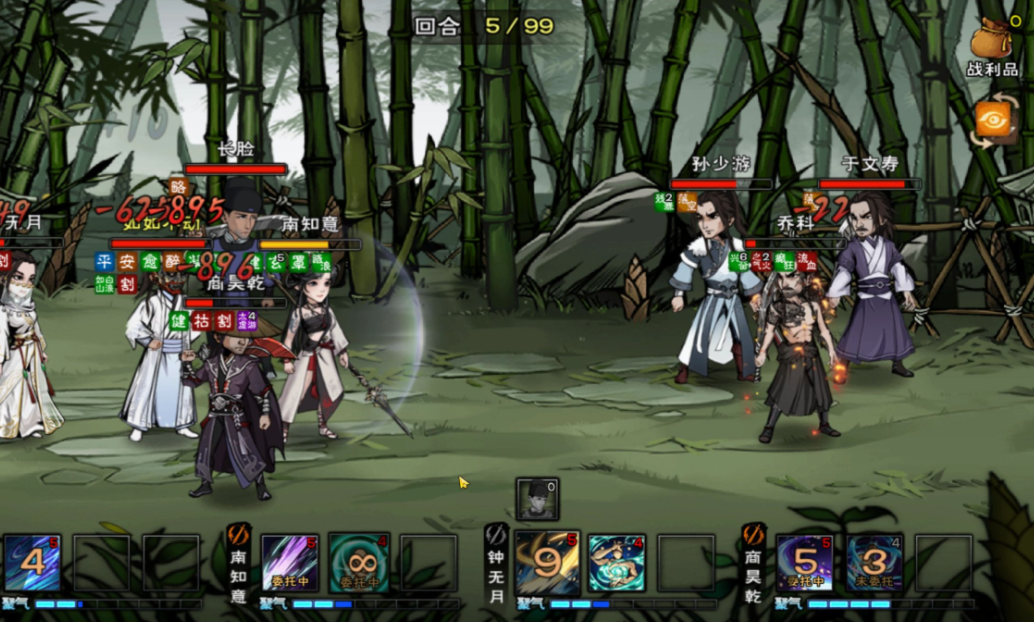Toggle auto icon above 商昊乾's name

(x=754, y=534)
